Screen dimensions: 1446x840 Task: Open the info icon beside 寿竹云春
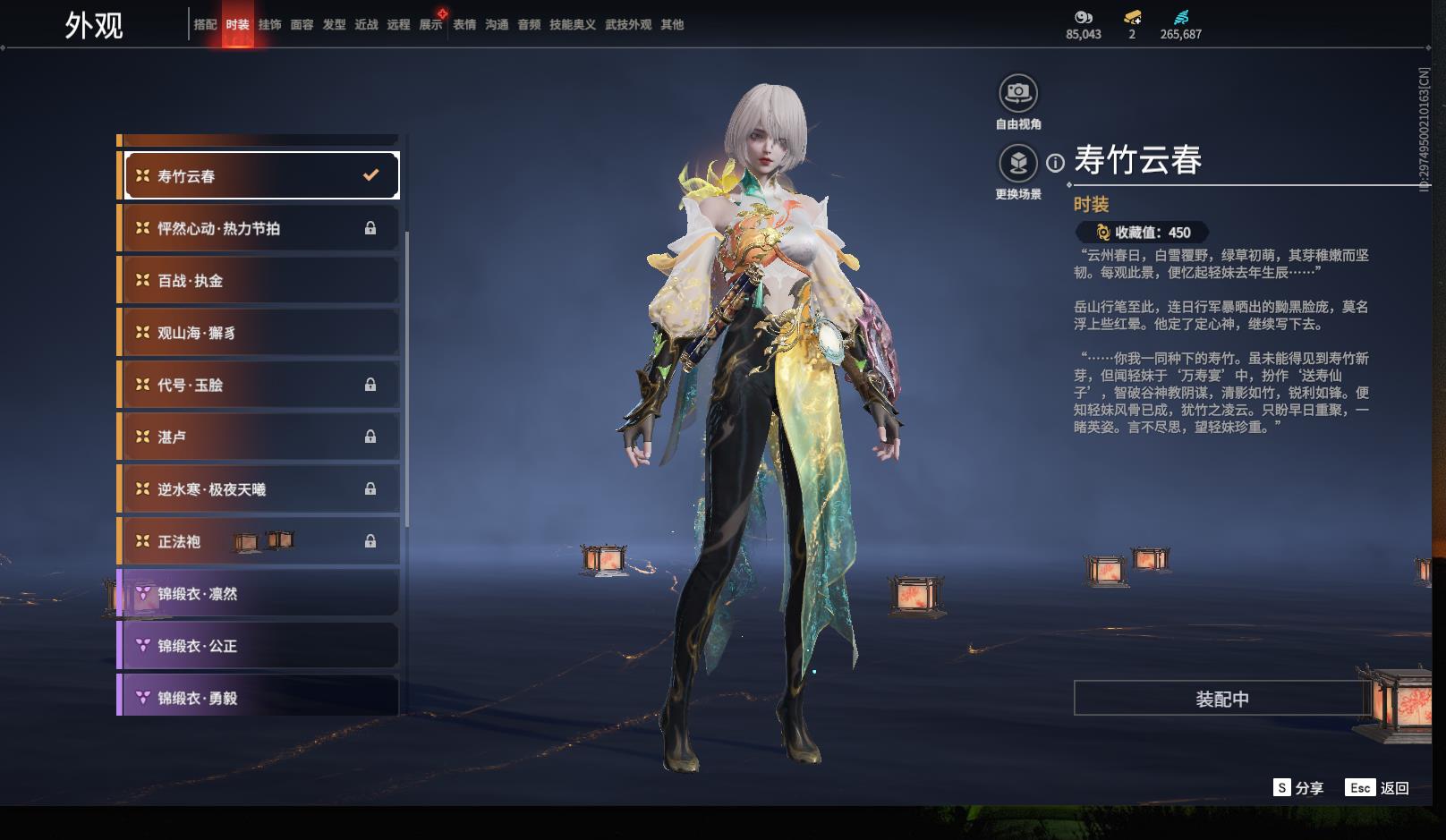pyautogui.click(x=1056, y=163)
